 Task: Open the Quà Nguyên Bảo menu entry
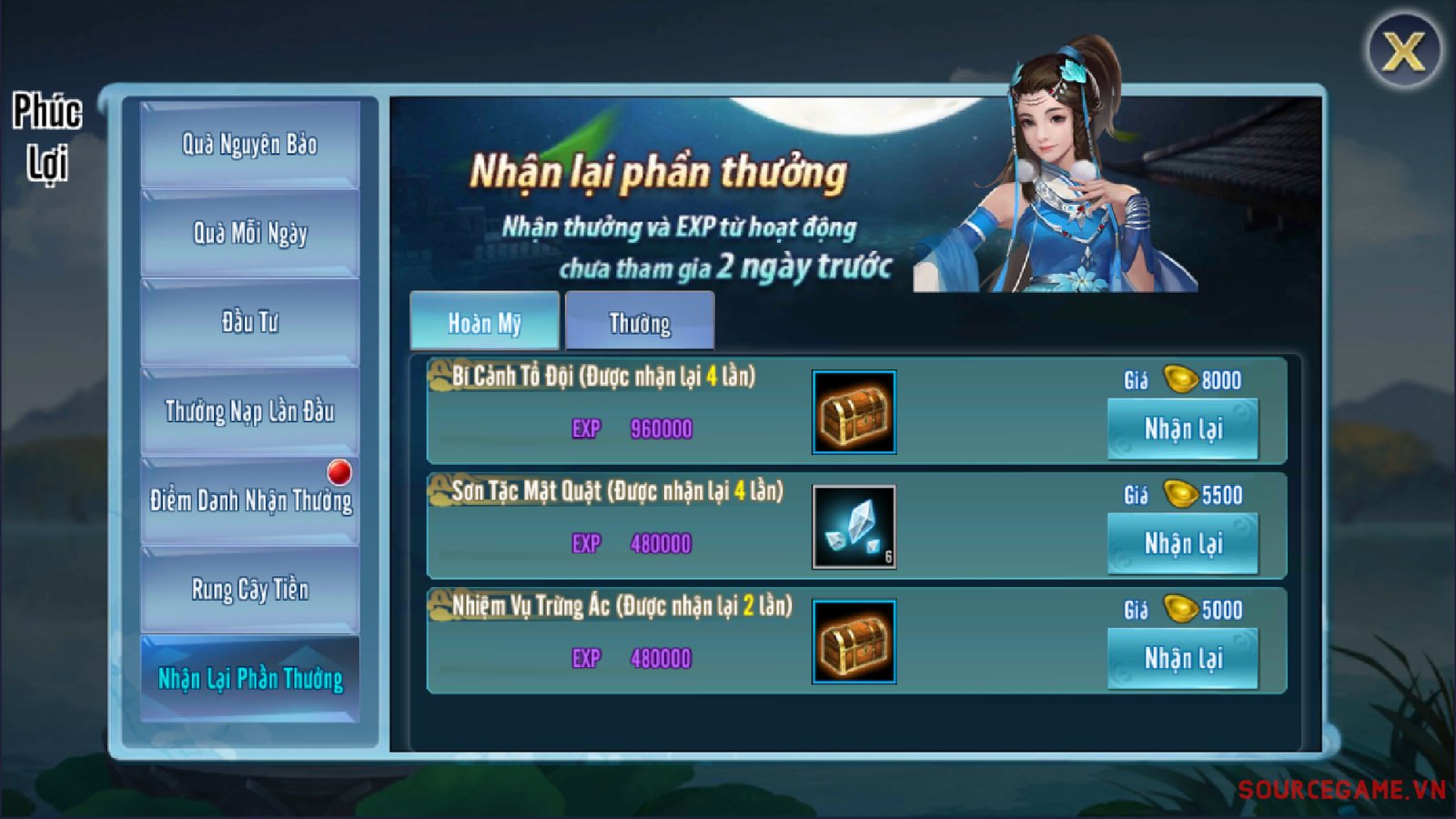click(x=250, y=145)
